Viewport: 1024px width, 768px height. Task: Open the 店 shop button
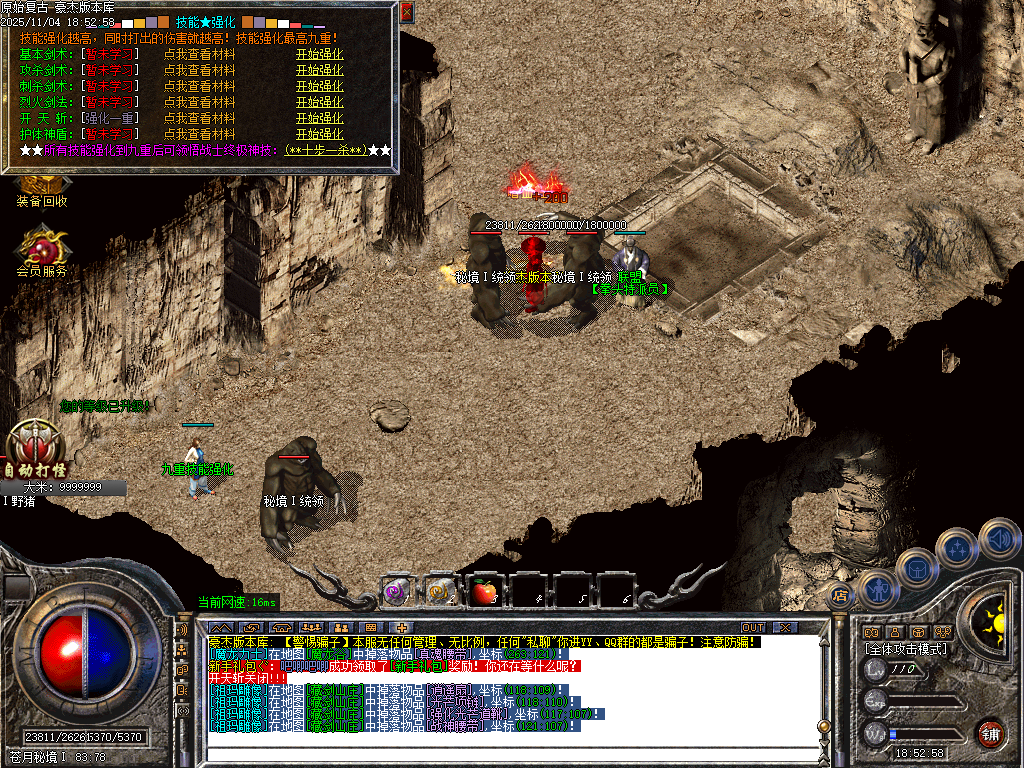click(840, 596)
